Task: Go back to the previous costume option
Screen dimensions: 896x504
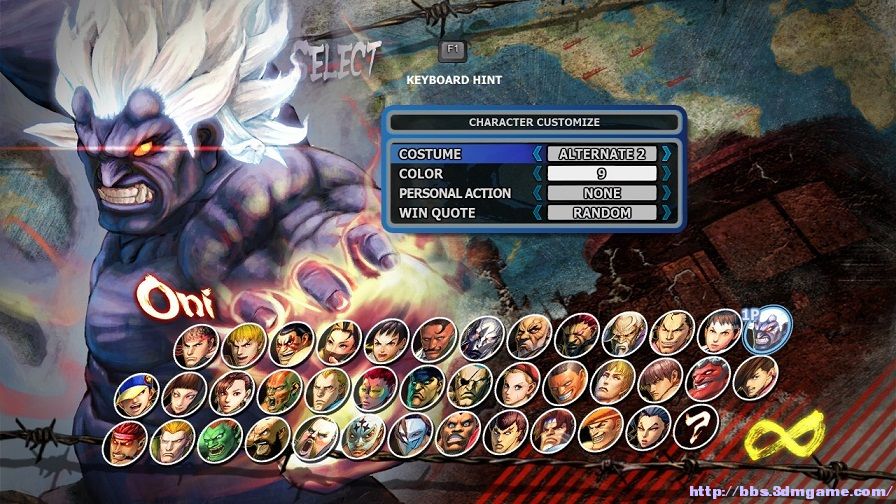Action: 538,155
